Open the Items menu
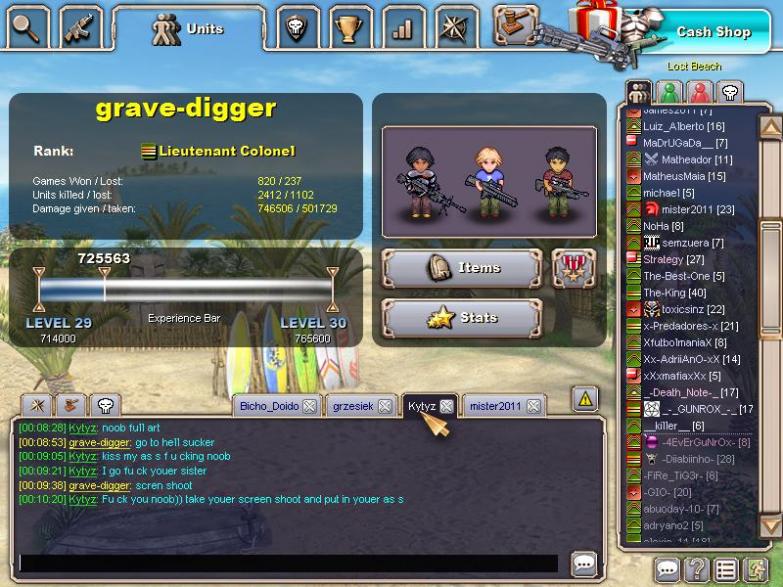783x587 pixels. [461, 268]
